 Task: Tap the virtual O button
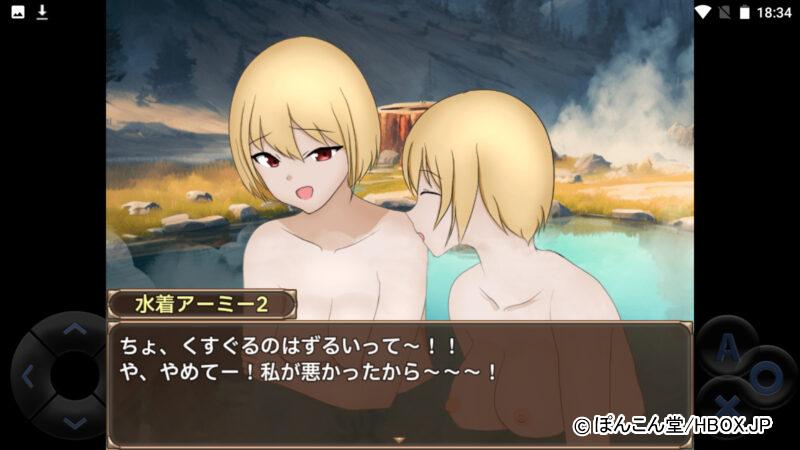767,376
